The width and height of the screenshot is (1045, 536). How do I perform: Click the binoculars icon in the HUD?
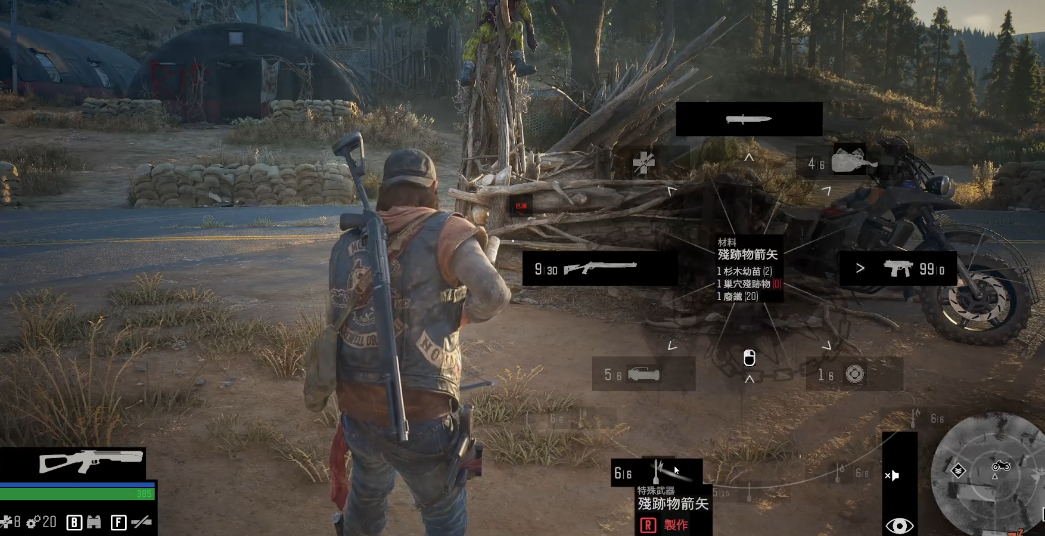pos(93,521)
